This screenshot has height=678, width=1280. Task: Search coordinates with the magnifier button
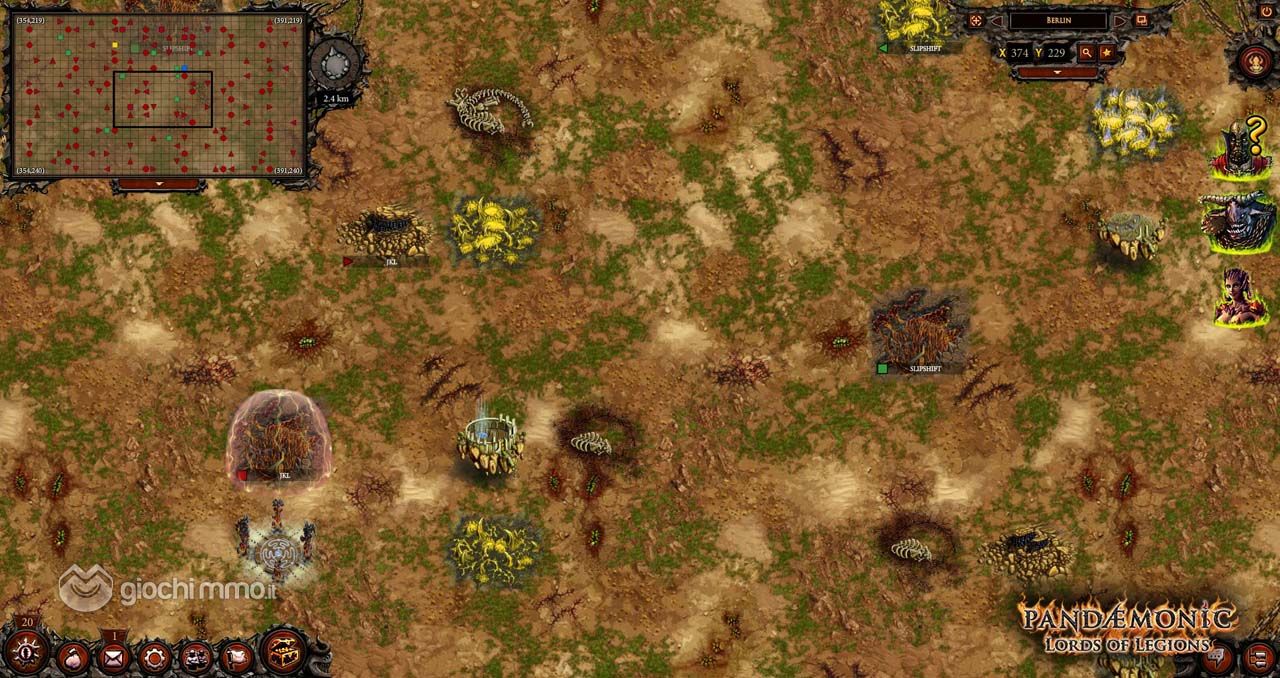click(x=1086, y=52)
